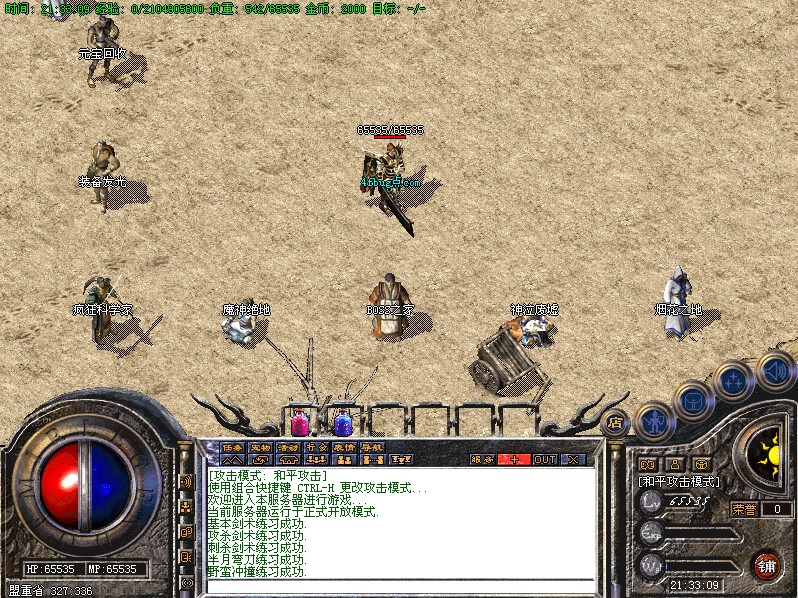Focus the chat input line

(x=400, y=584)
